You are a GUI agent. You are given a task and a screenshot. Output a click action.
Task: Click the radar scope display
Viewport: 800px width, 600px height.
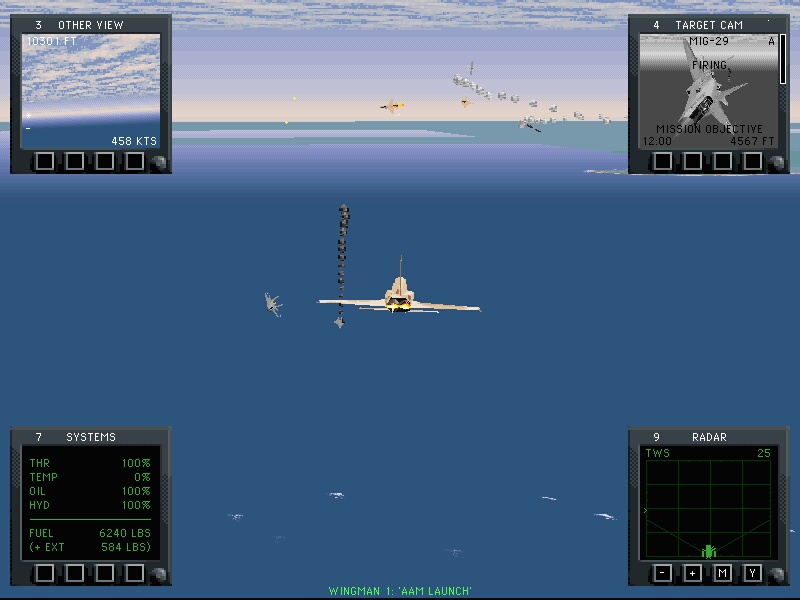pos(709,502)
